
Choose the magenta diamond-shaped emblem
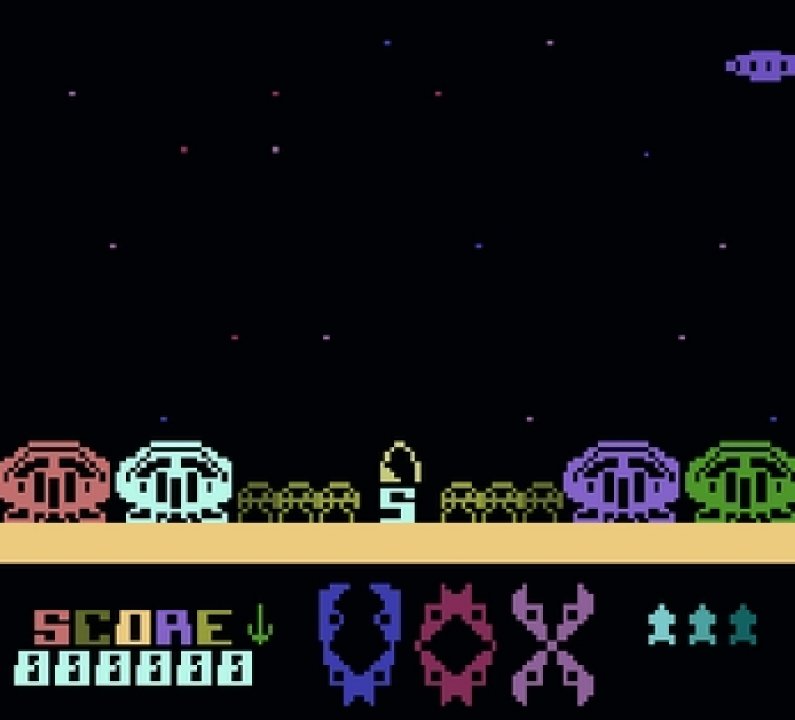click(x=455, y=643)
